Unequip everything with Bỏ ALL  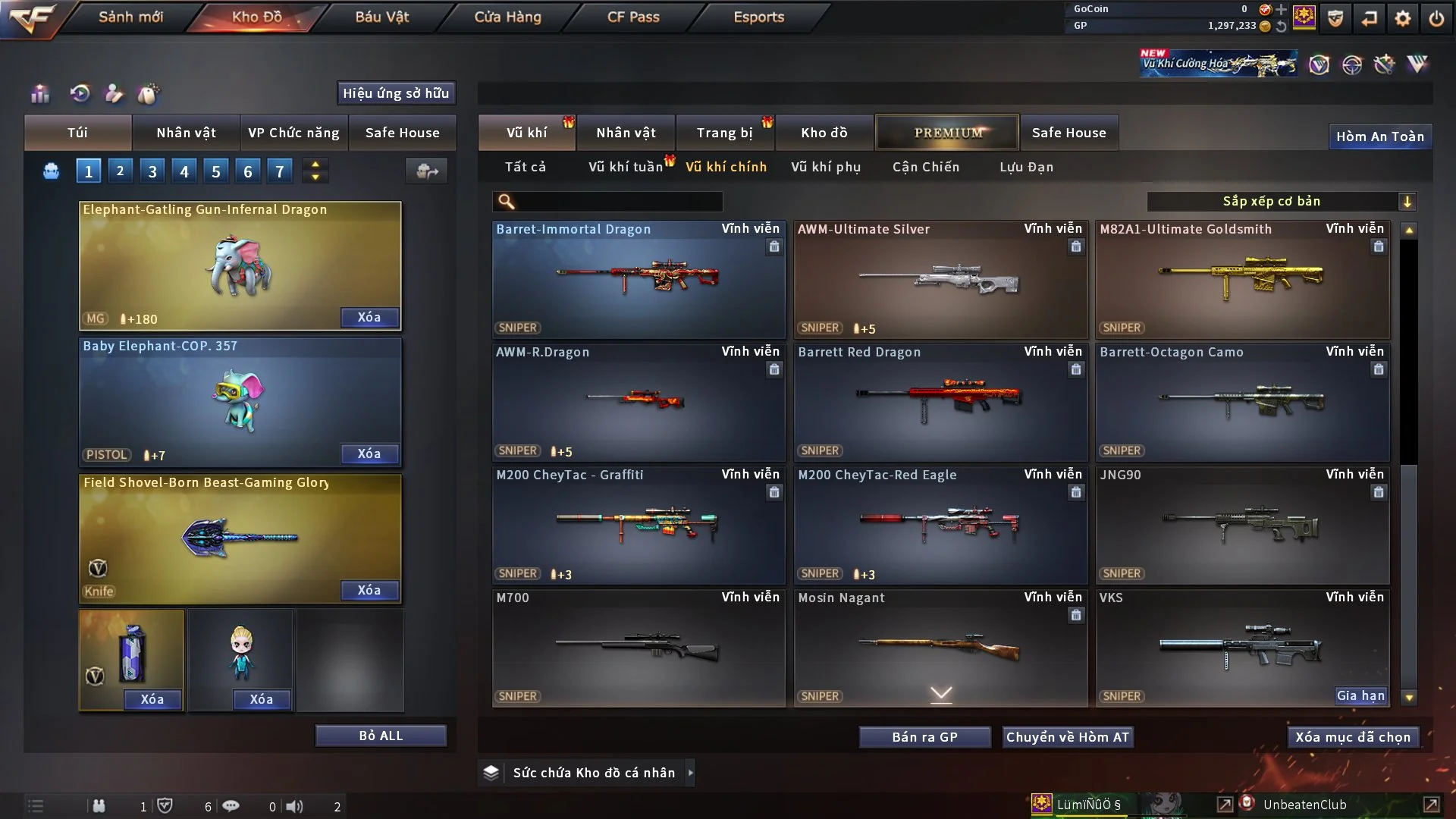pyautogui.click(x=381, y=736)
